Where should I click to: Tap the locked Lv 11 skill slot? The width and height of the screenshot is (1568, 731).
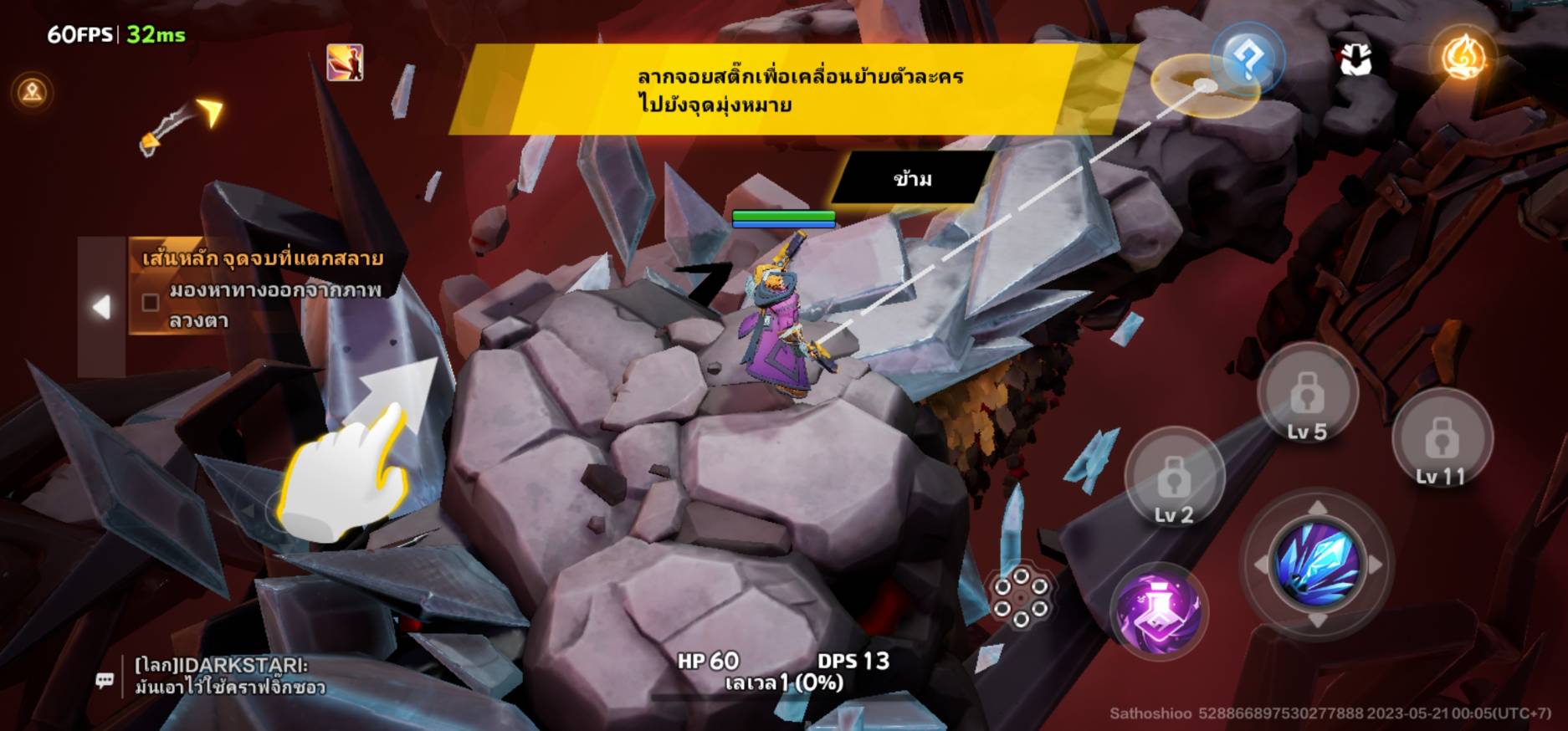[x=1441, y=441]
